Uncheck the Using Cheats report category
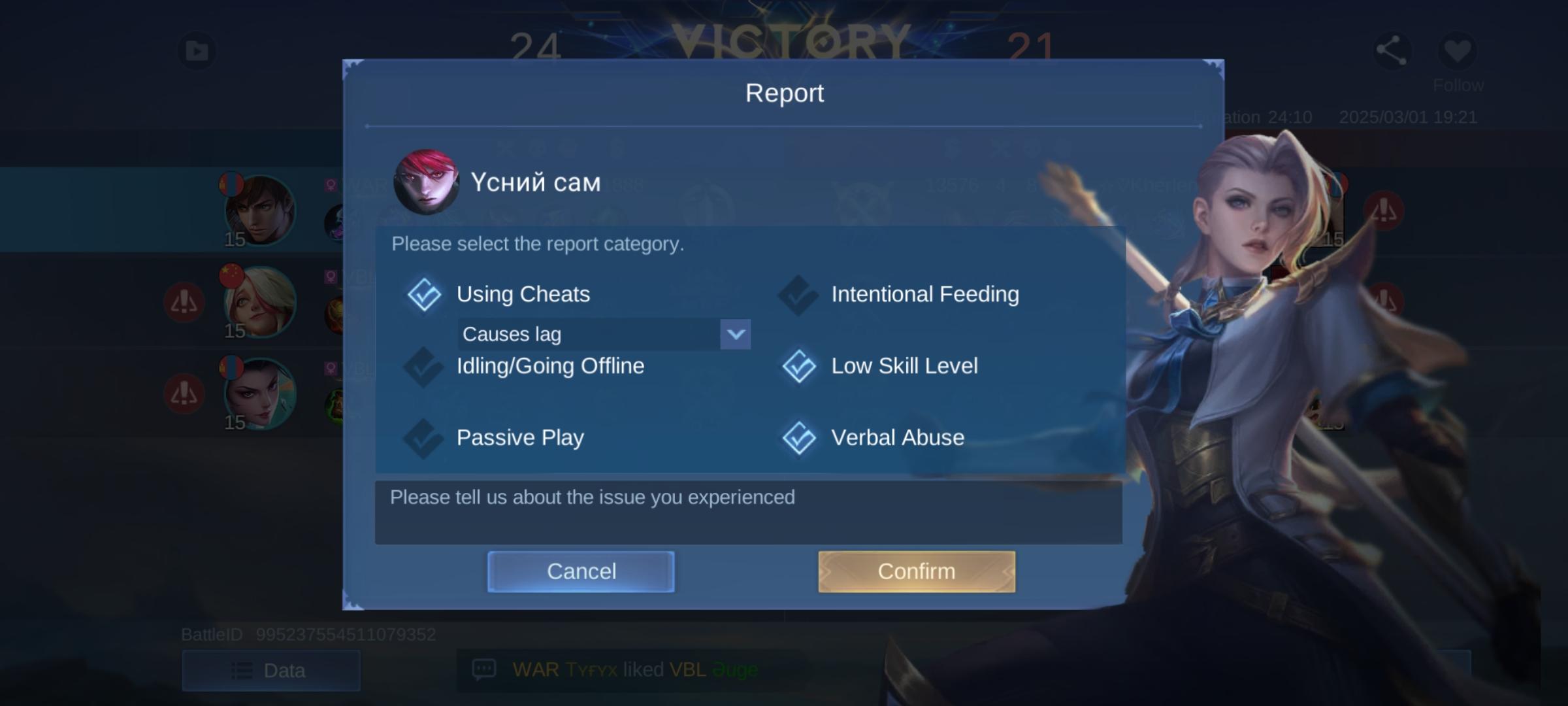Screen dimensions: 1568x706 tap(425, 295)
